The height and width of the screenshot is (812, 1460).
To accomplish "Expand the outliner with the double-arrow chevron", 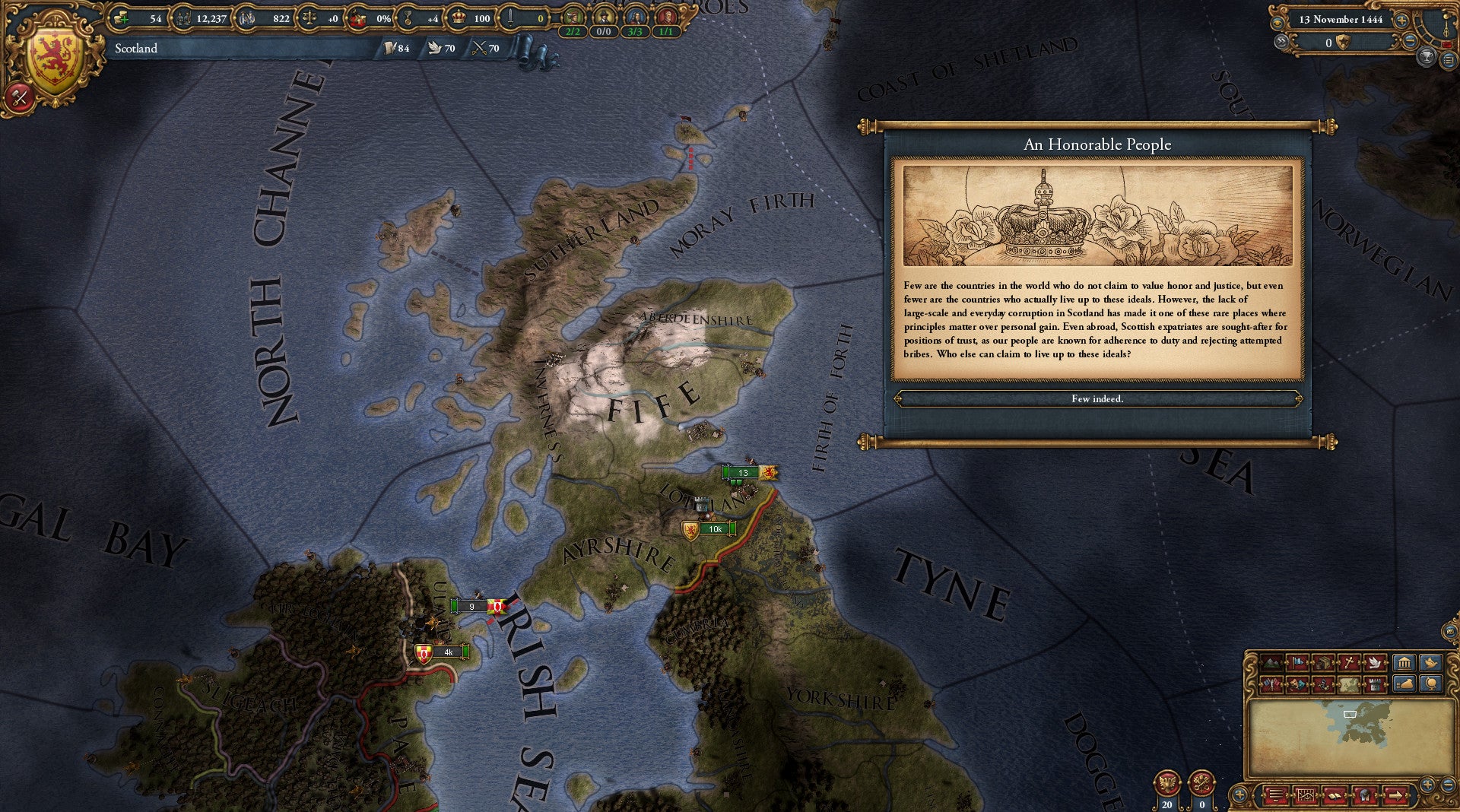I will pyautogui.click(x=1282, y=41).
